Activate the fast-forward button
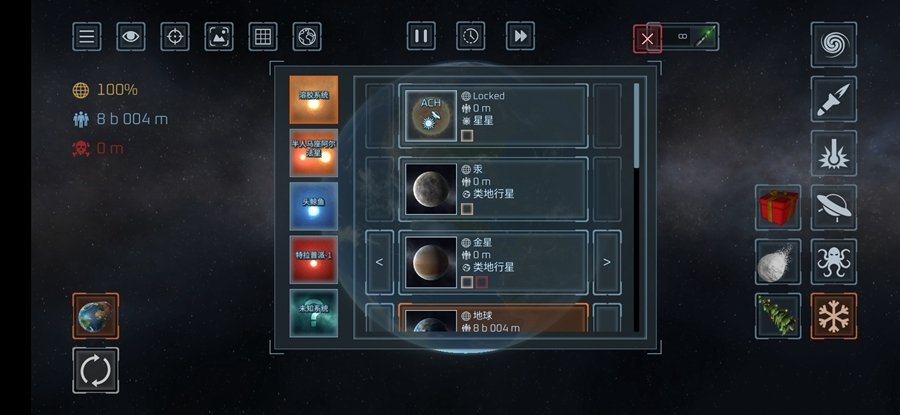This screenshot has height=415, width=900. click(520, 36)
